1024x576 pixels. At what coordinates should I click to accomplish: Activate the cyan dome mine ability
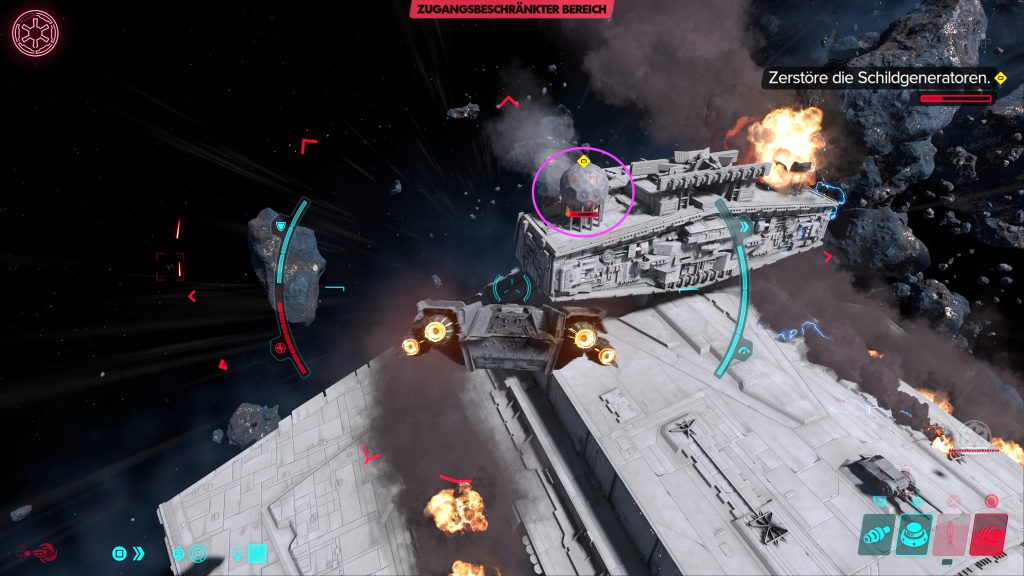point(914,534)
